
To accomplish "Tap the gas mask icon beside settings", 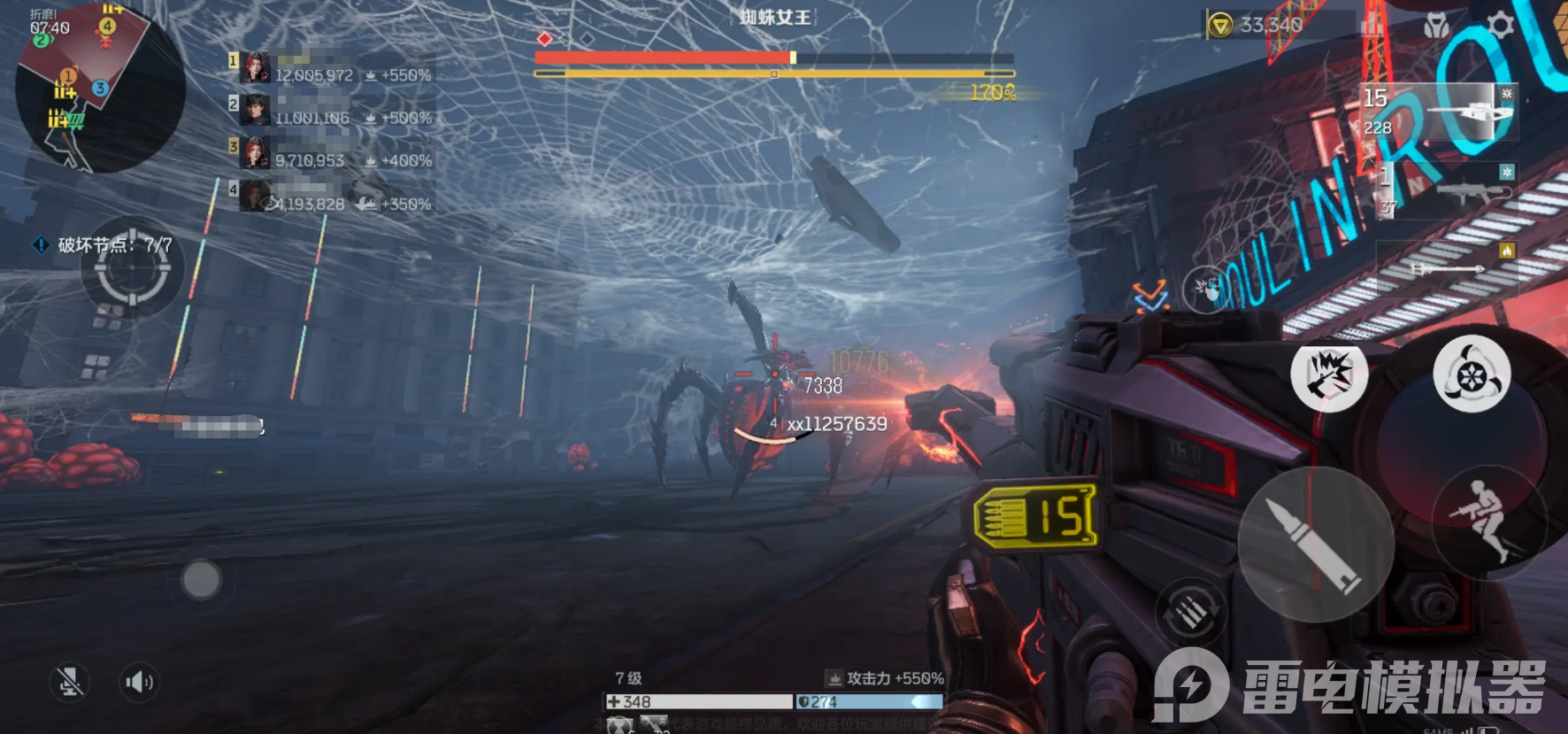I will pos(1436,26).
